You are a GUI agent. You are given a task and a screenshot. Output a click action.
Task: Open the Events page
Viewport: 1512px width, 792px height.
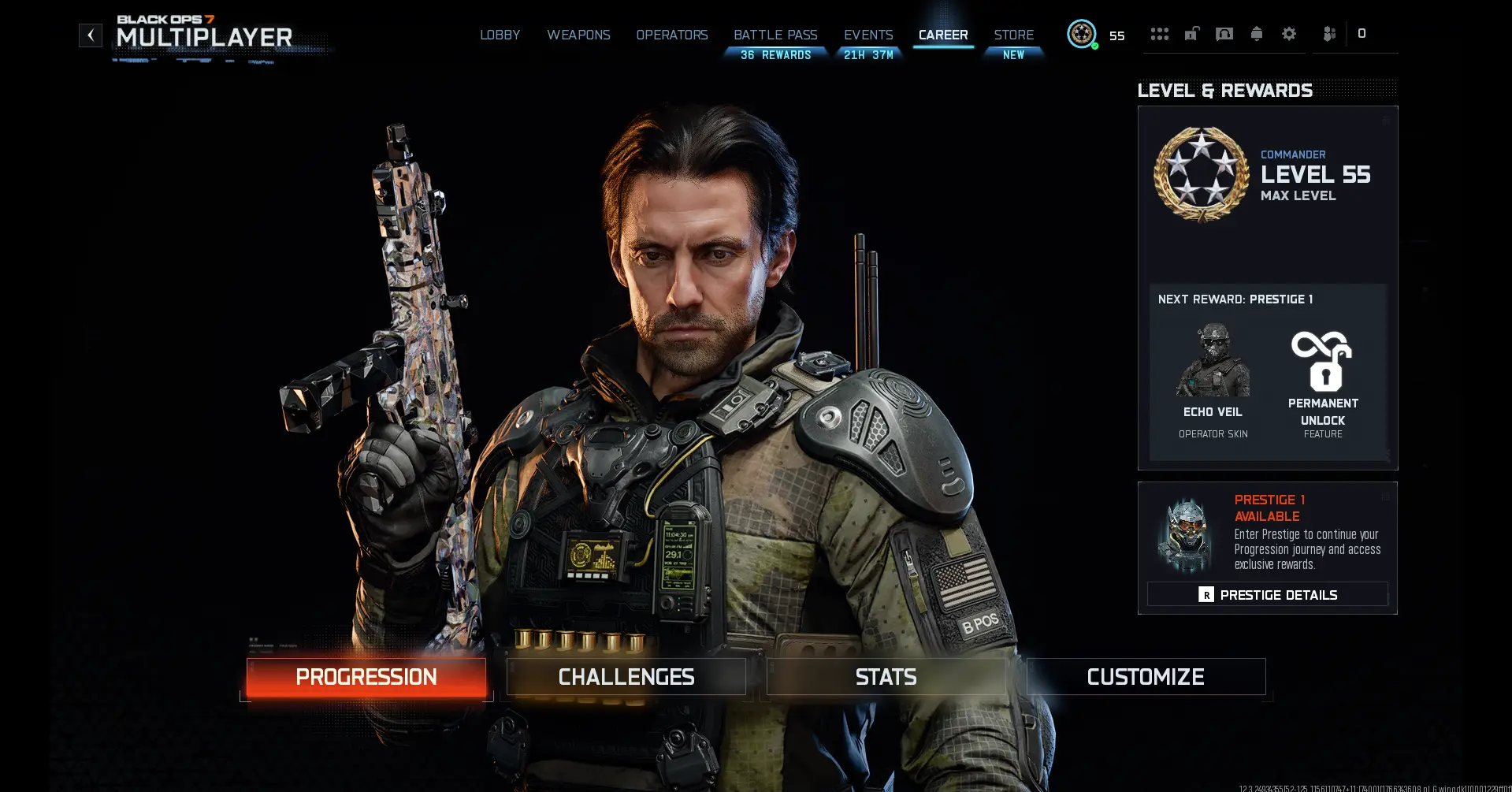tap(867, 35)
